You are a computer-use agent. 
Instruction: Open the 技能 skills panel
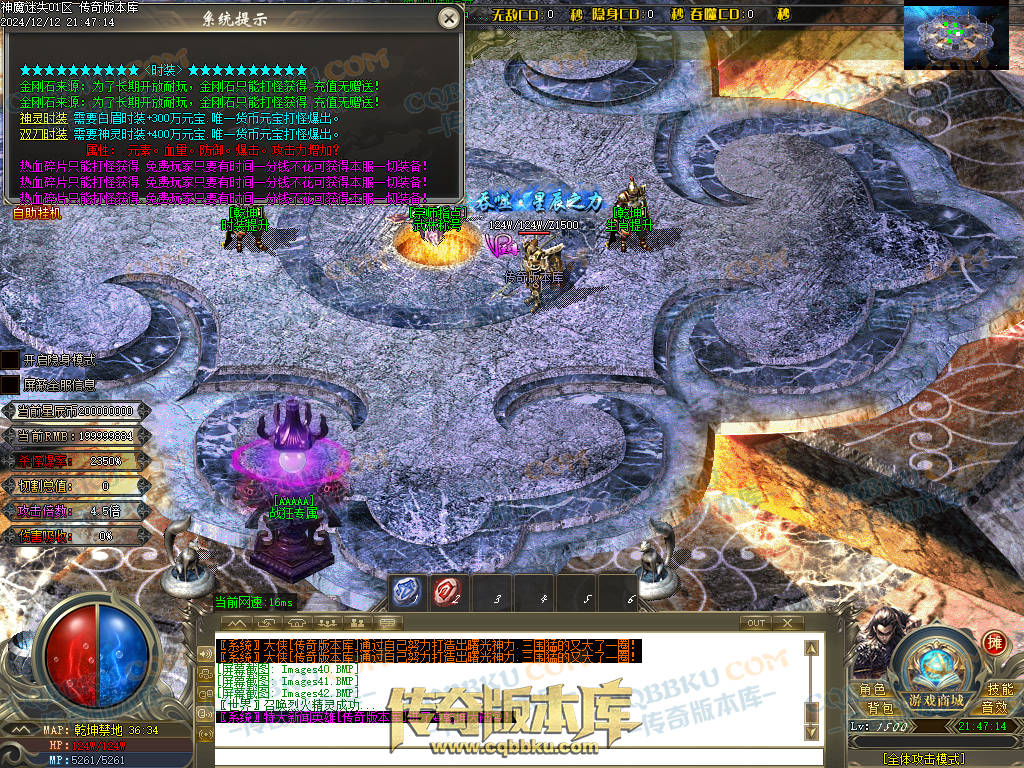click(1000, 690)
